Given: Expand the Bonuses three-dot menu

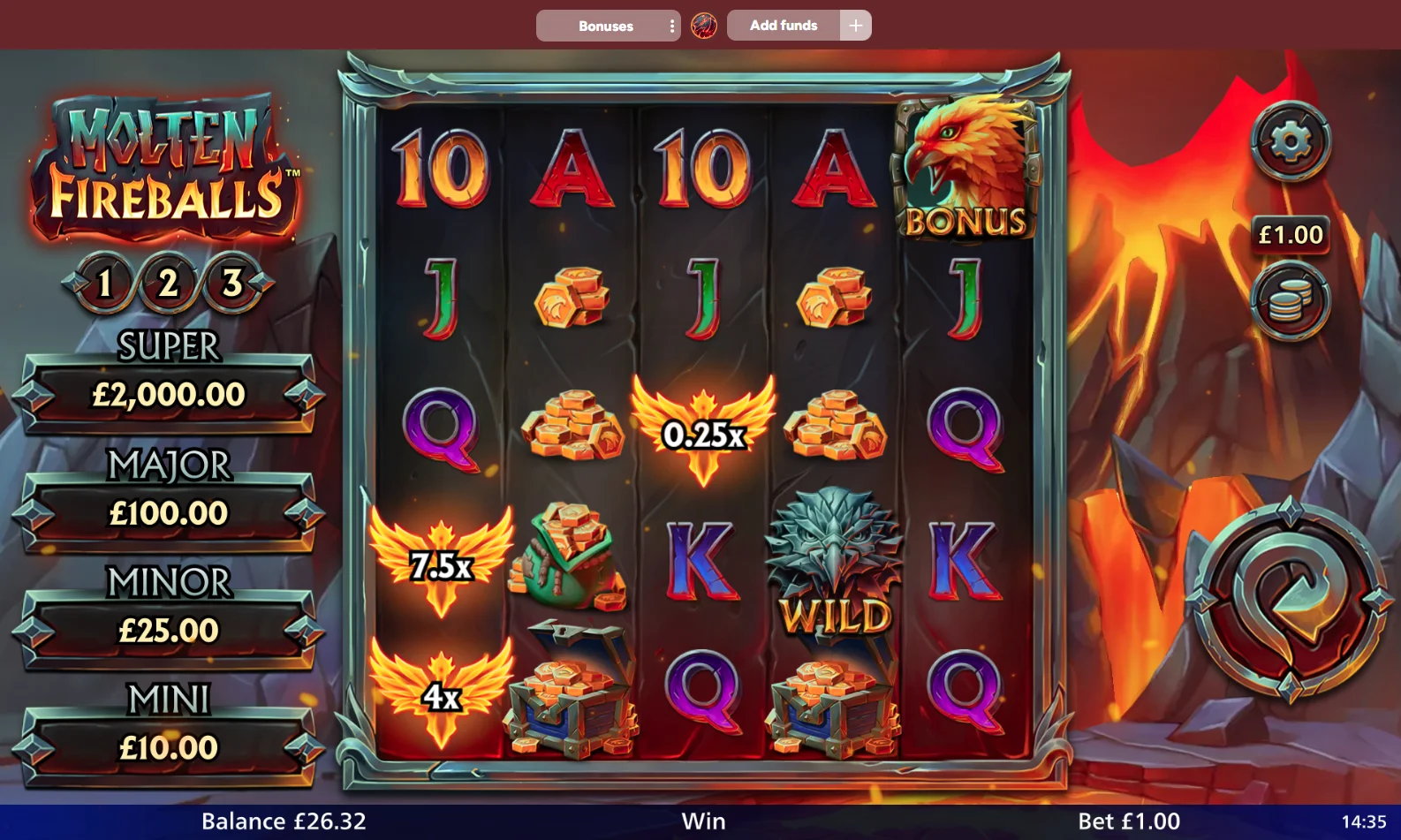Looking at the screenshot, I should tap(672, 25).
